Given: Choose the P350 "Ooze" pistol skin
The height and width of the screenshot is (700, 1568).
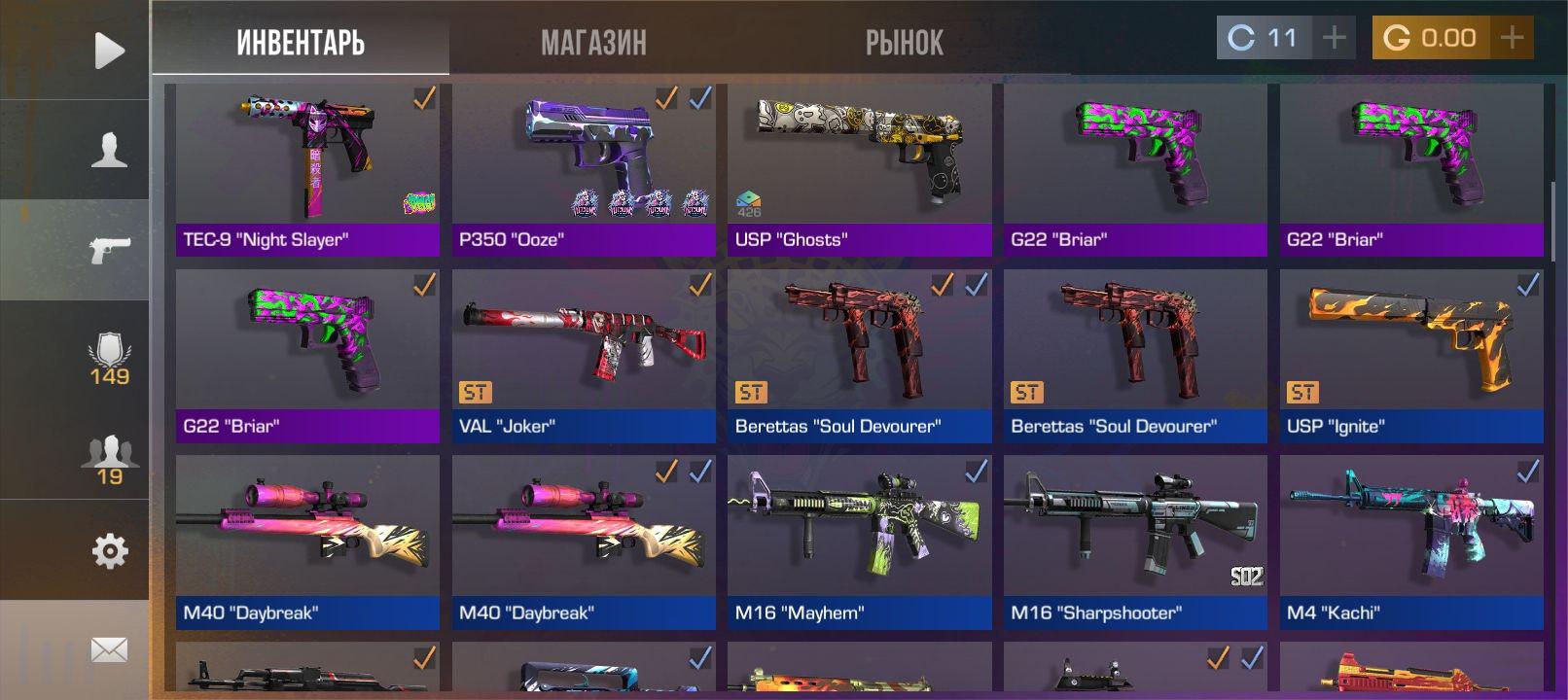Looking at the screenshot, I should 584,169.
